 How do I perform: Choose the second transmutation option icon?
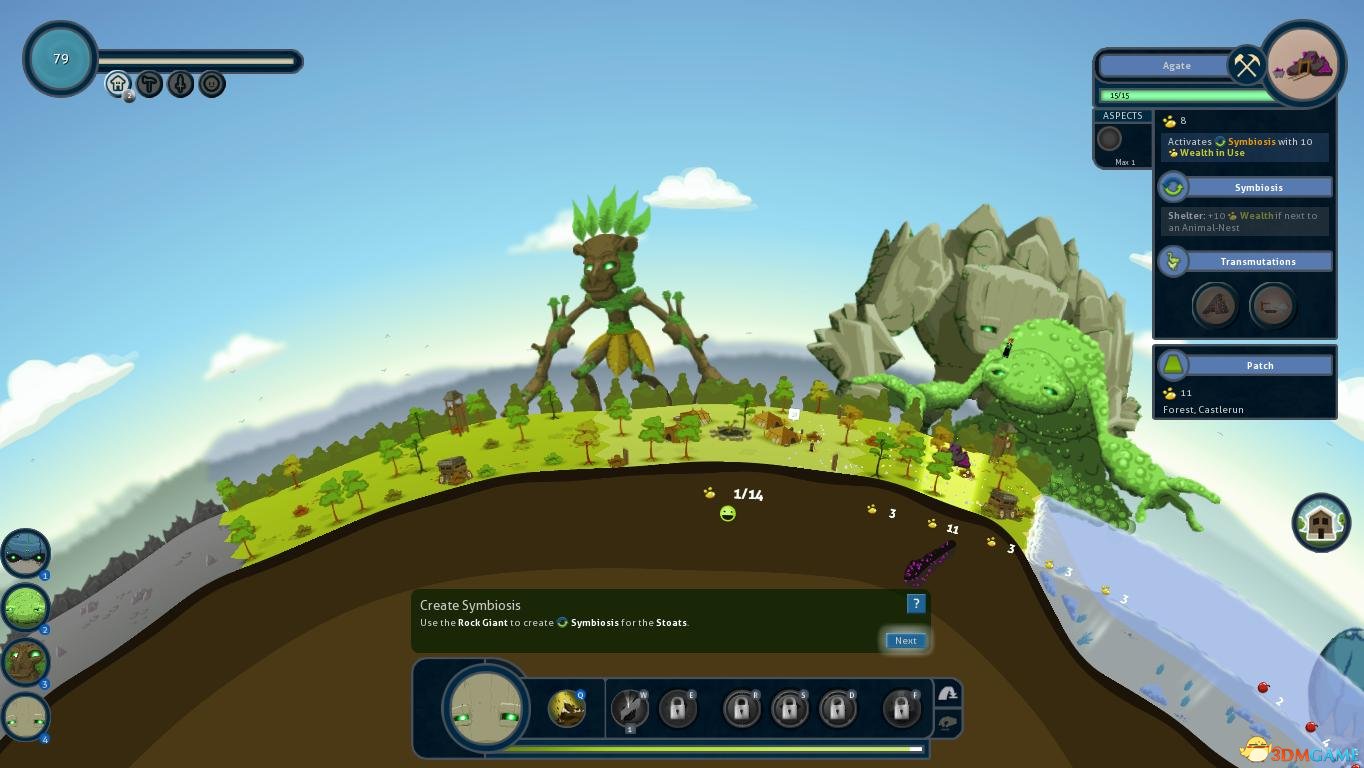point(1272,305)
